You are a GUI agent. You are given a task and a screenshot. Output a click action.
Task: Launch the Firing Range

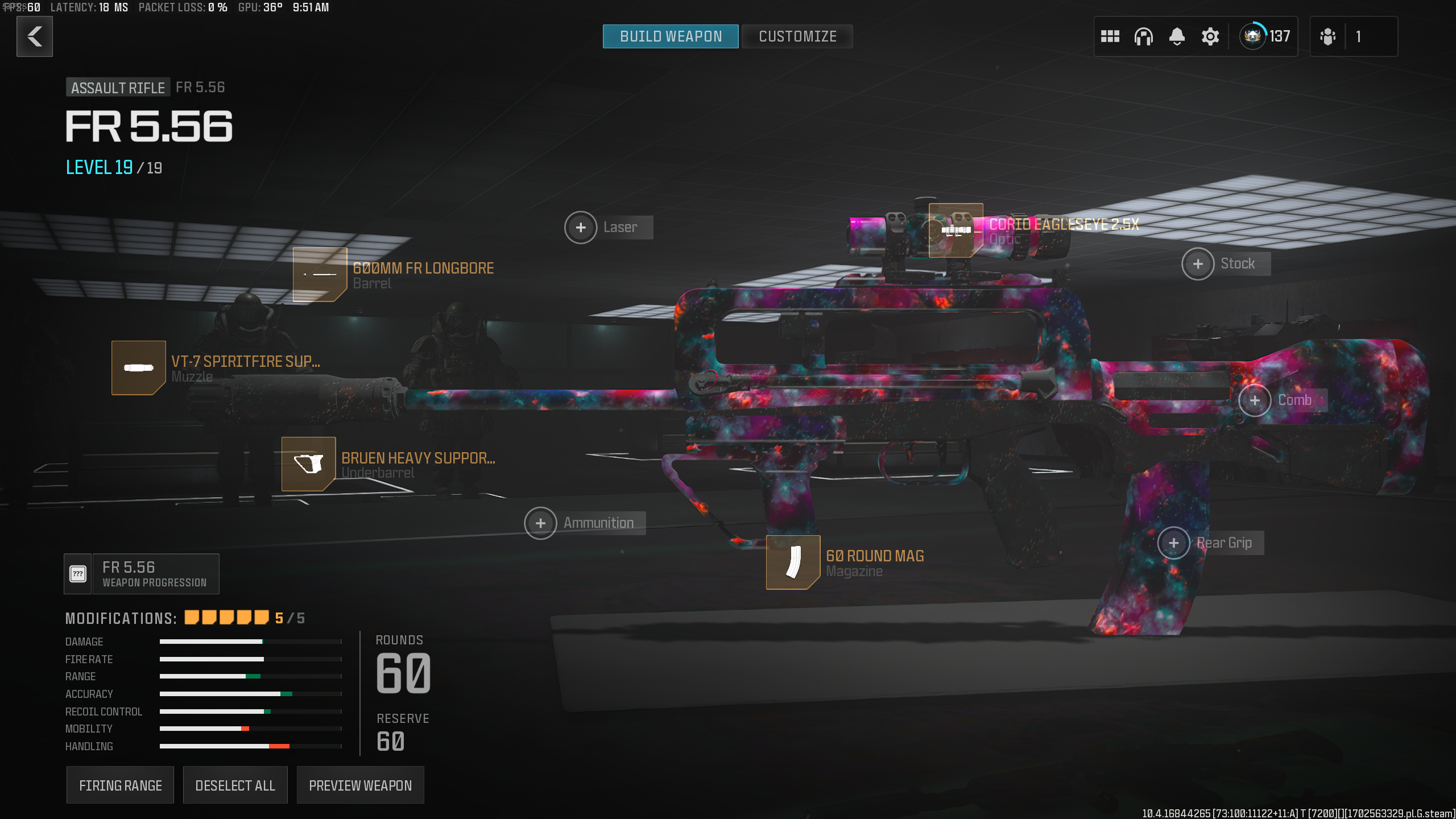[x=120, y=785]
